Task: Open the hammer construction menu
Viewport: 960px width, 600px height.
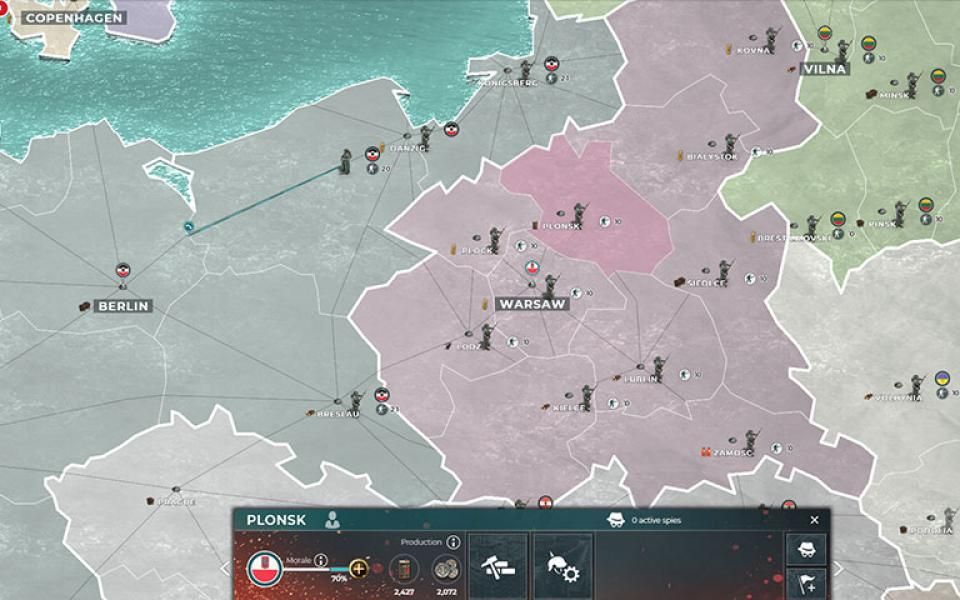Action: [x=498, y=566]
